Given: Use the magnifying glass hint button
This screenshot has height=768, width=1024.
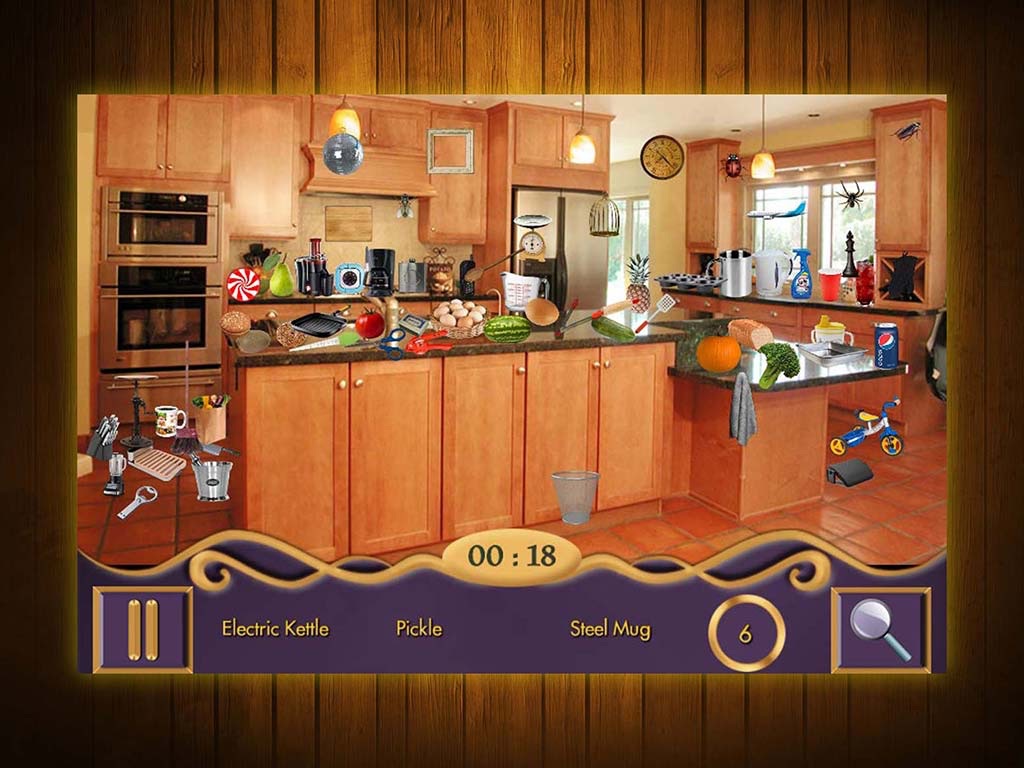Looking at the screenshot, I should pyautogui.click(x=880, y=630).
